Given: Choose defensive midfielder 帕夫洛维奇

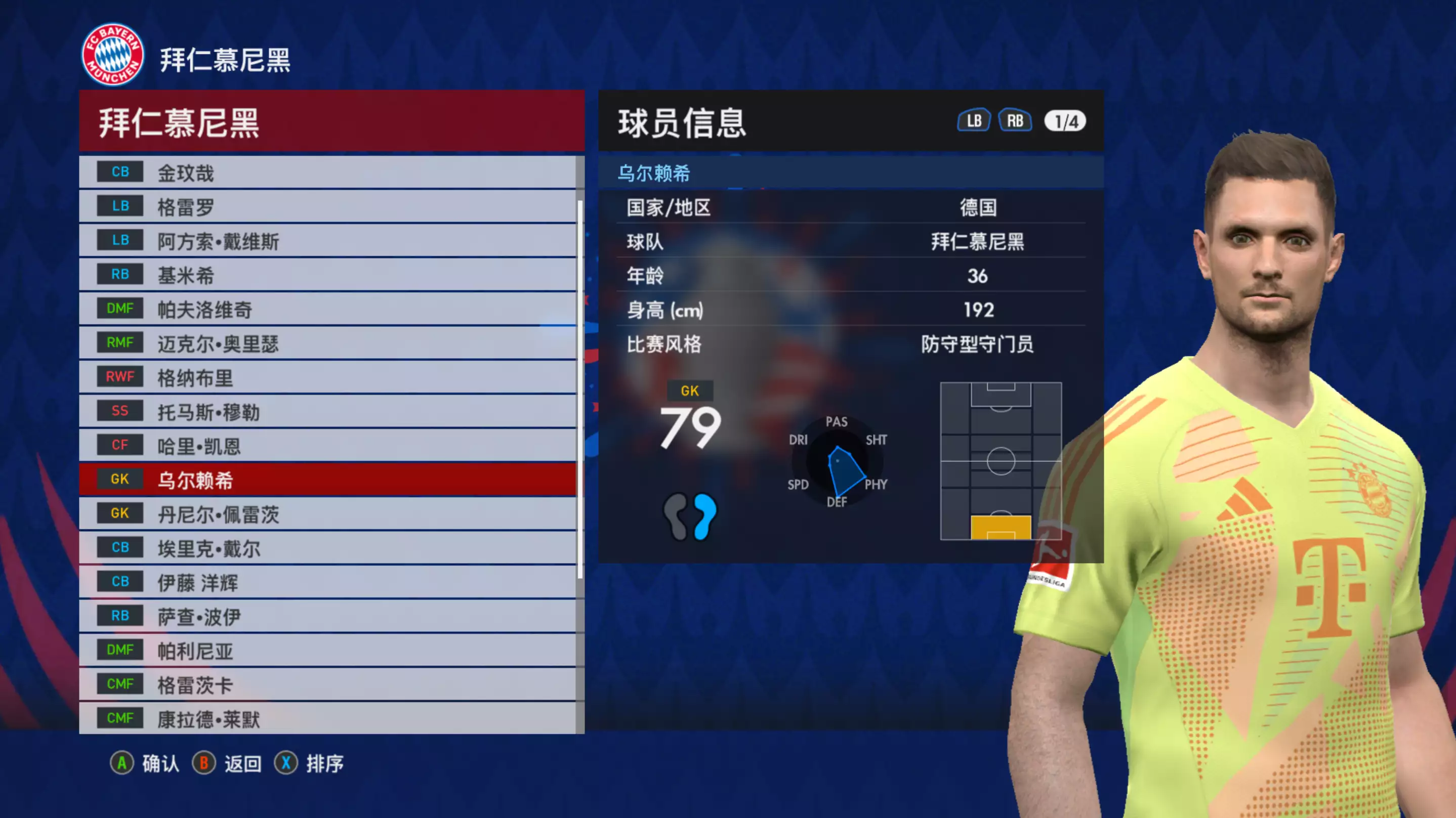Looking at the screenshot, I should 328,309.
